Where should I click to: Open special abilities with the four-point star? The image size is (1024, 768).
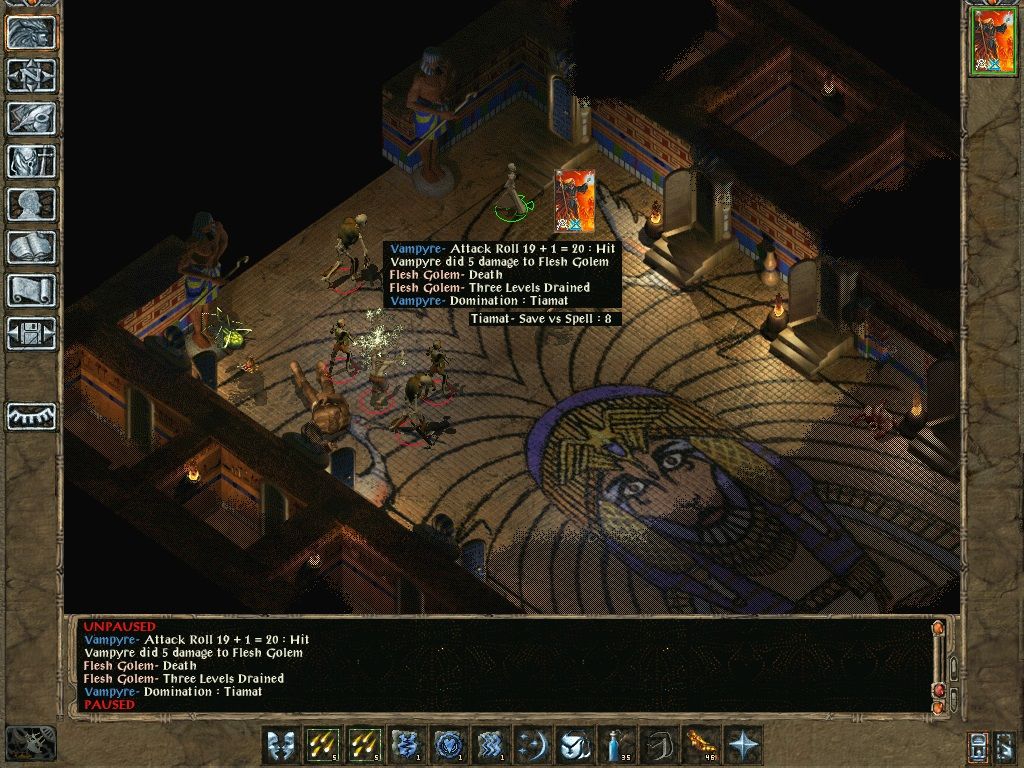click(743, 745)
